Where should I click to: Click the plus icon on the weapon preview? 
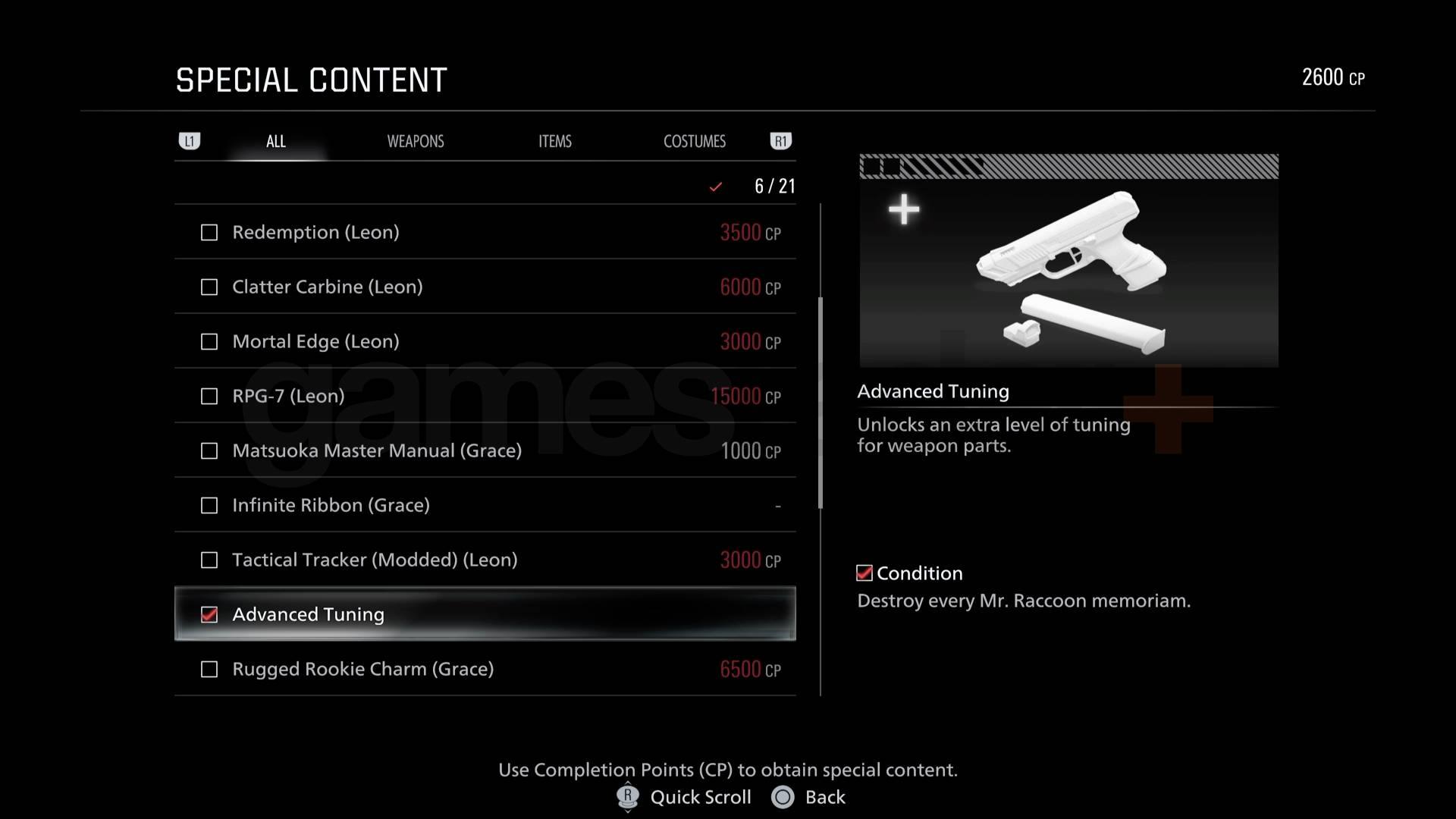[x=903, y=209]
